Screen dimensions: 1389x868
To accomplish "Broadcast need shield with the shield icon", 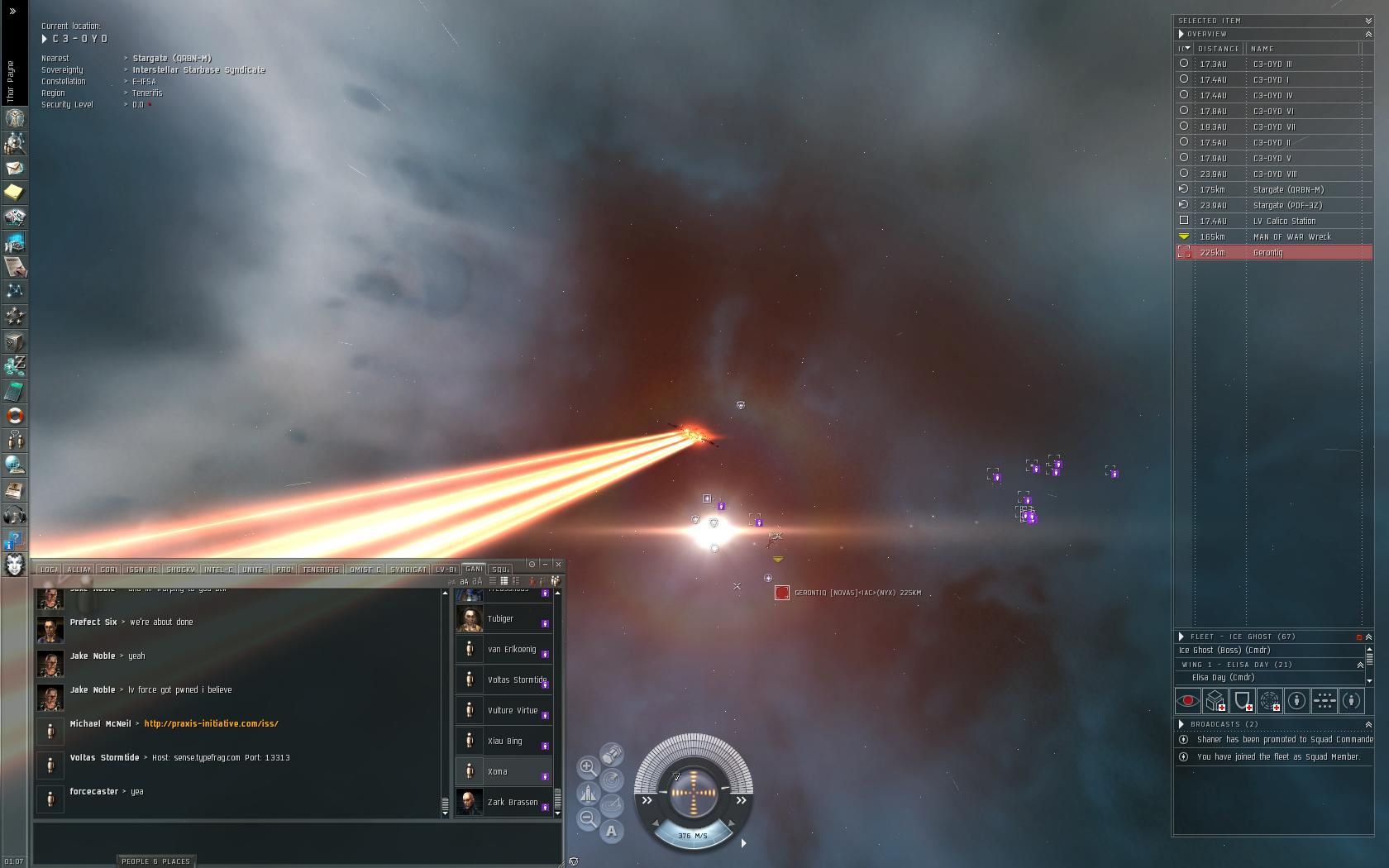I will click(1243, 701).
